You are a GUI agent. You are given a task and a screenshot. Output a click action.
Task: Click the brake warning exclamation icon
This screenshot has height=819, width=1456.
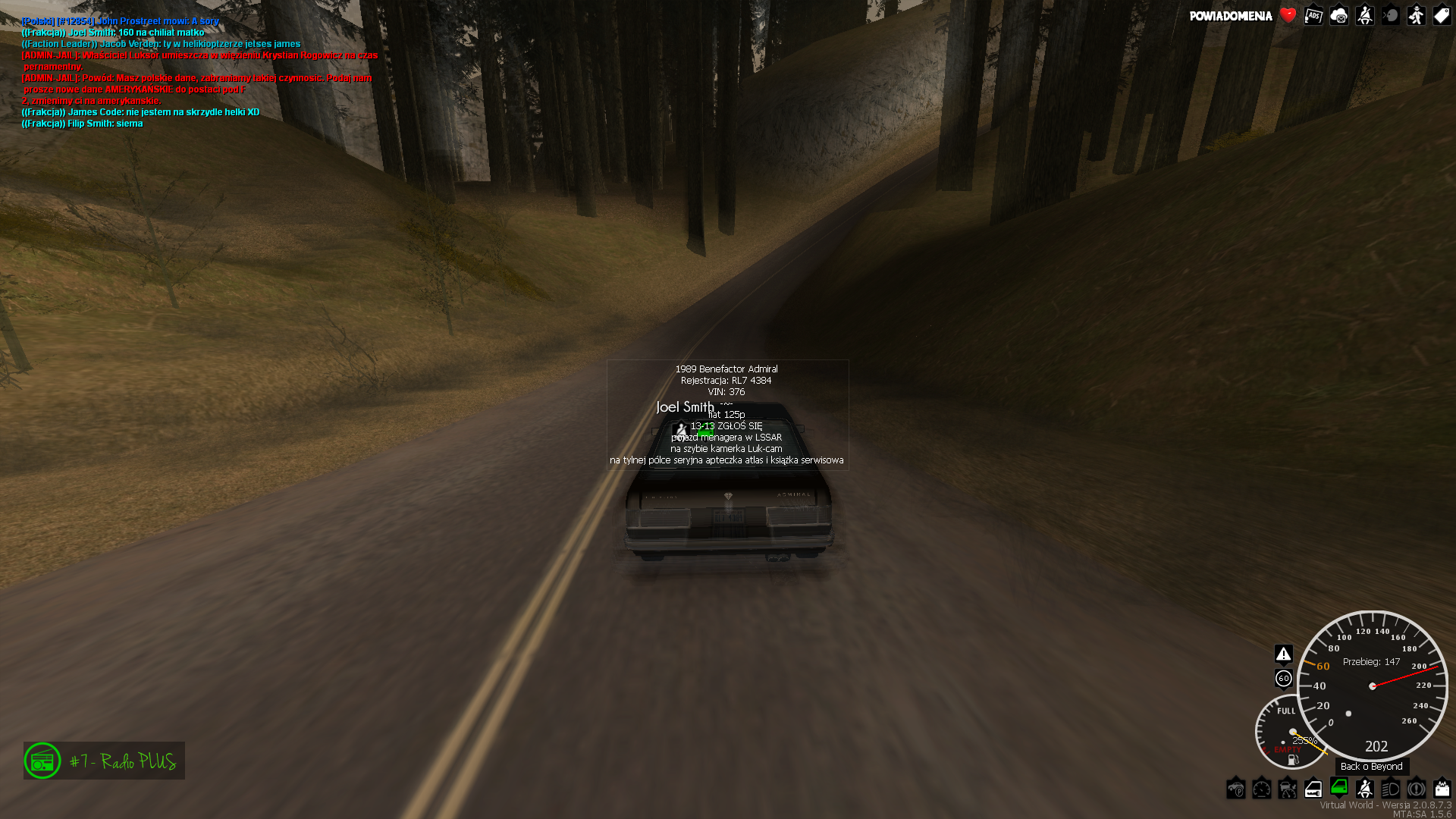click(1417, 789)
